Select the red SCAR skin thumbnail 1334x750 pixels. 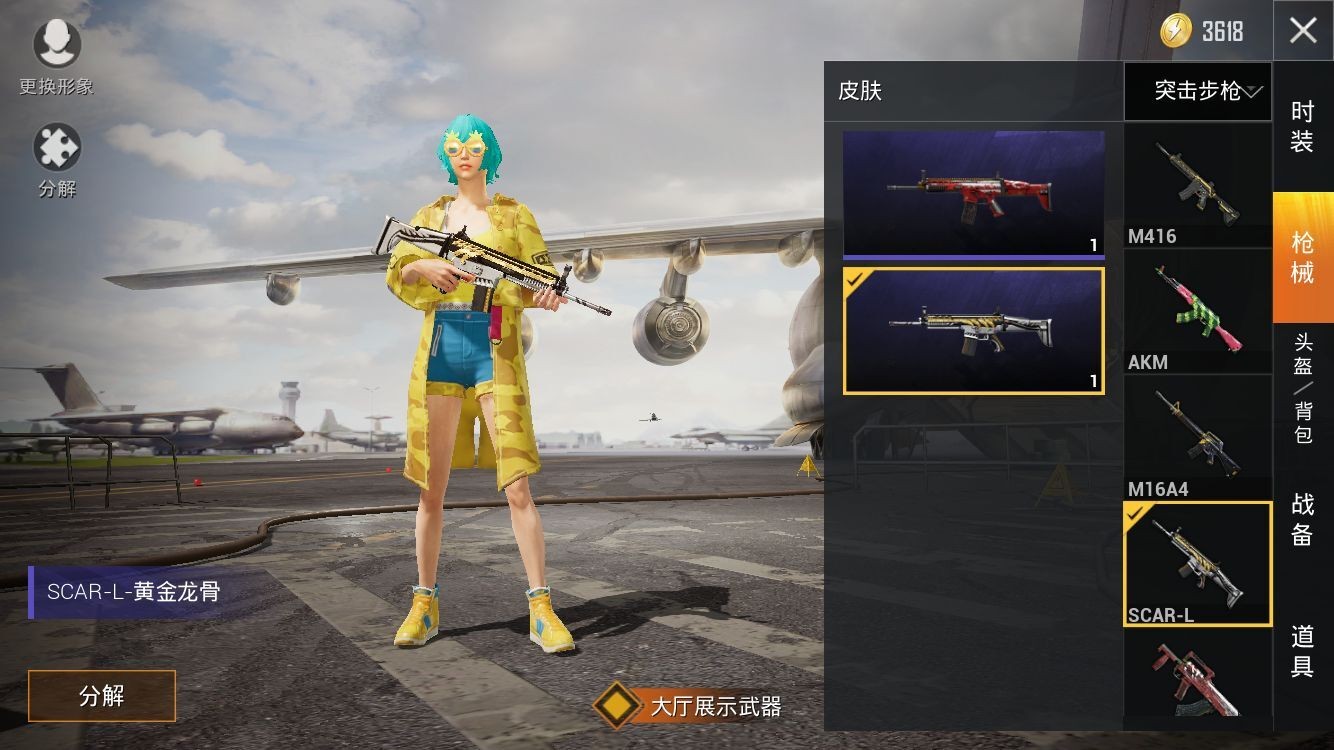coord(973,194)
